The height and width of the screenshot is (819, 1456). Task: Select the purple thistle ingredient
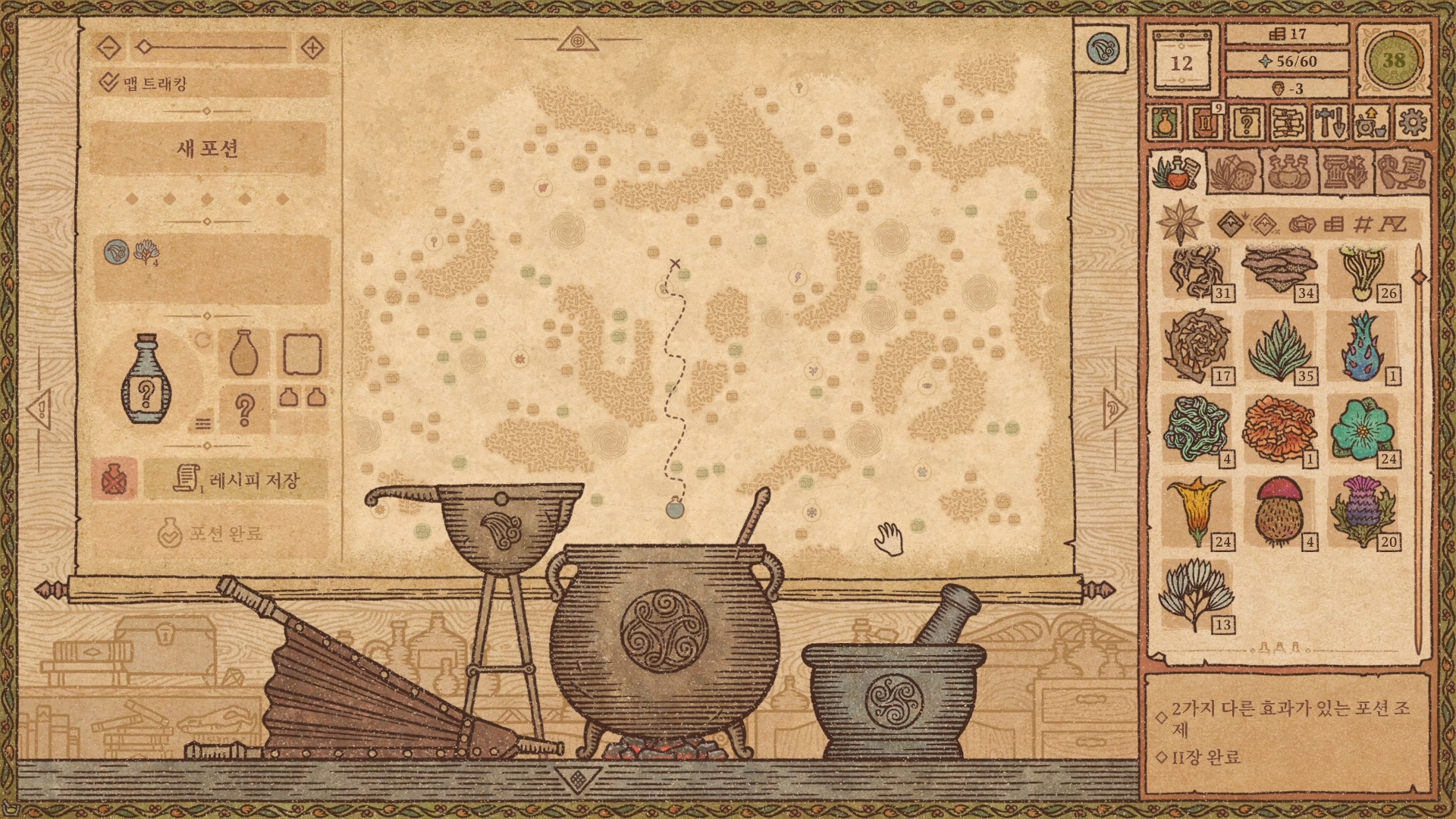click(x=1362, y=511)
